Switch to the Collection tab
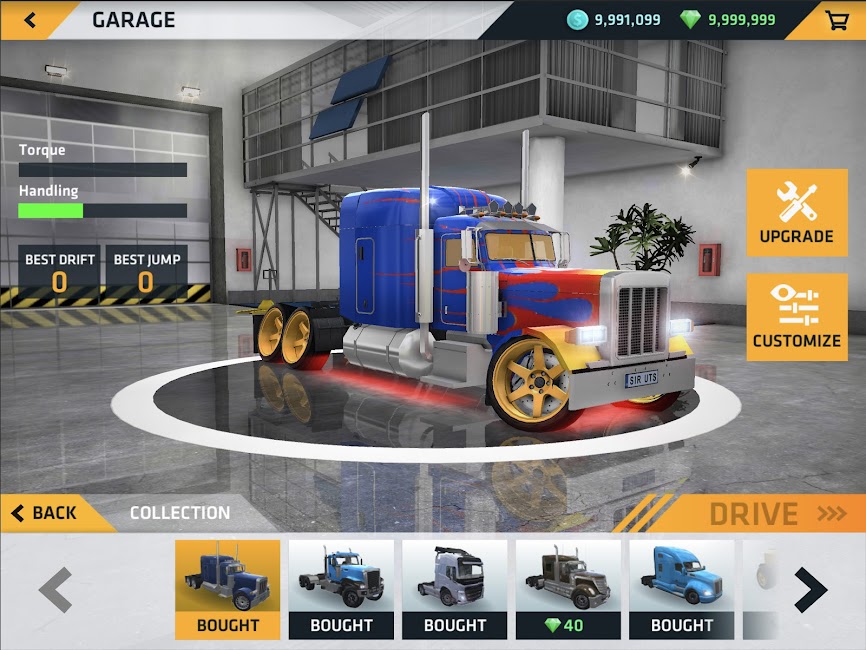The width and height of the screenshot is (866, 650). [x=180, y=513]
